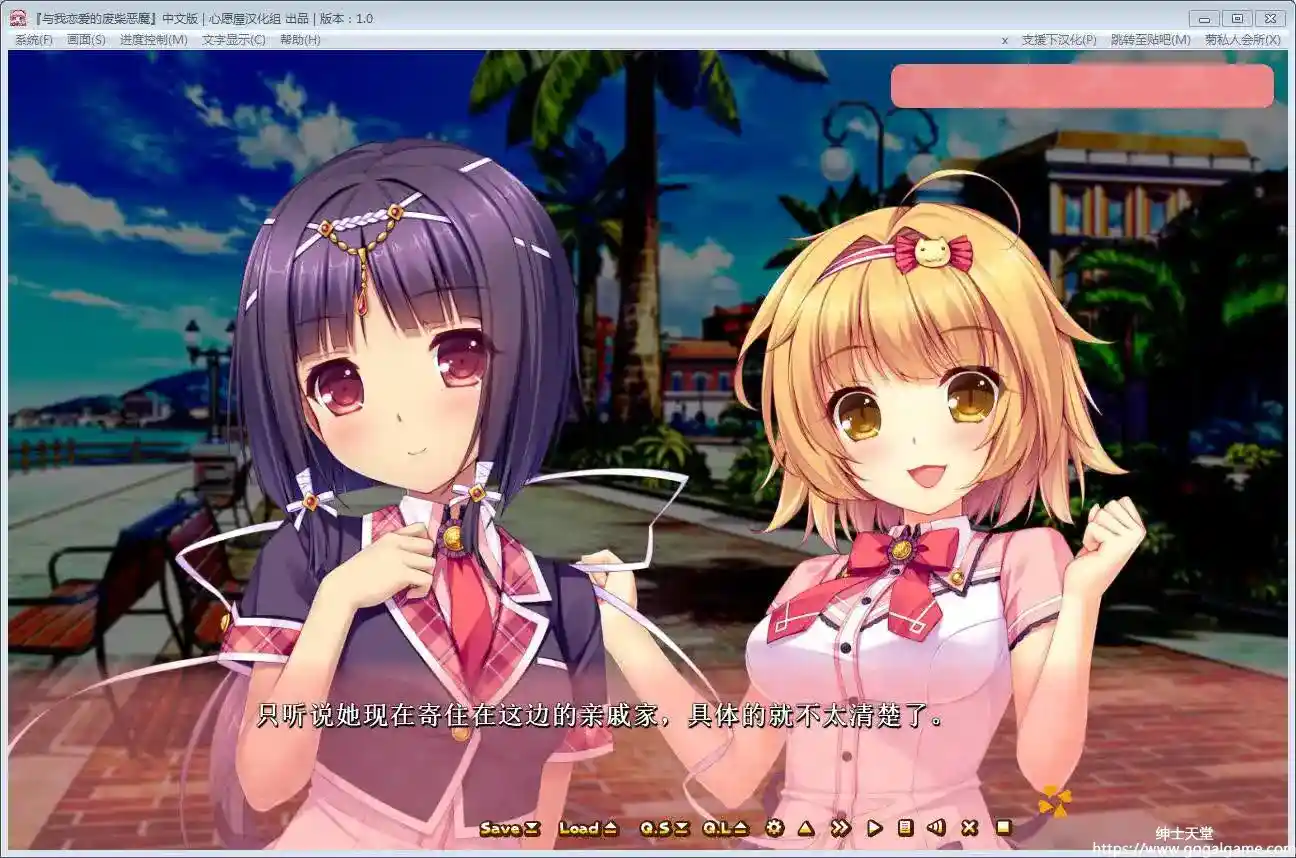
Task: Open the 系统(F) menu
Action: coord(34,40)
